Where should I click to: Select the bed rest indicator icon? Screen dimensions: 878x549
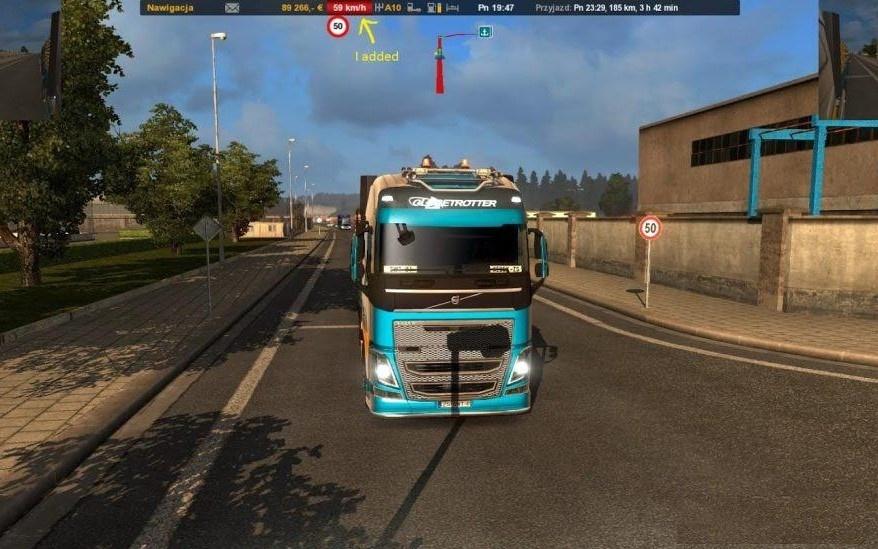453,8
